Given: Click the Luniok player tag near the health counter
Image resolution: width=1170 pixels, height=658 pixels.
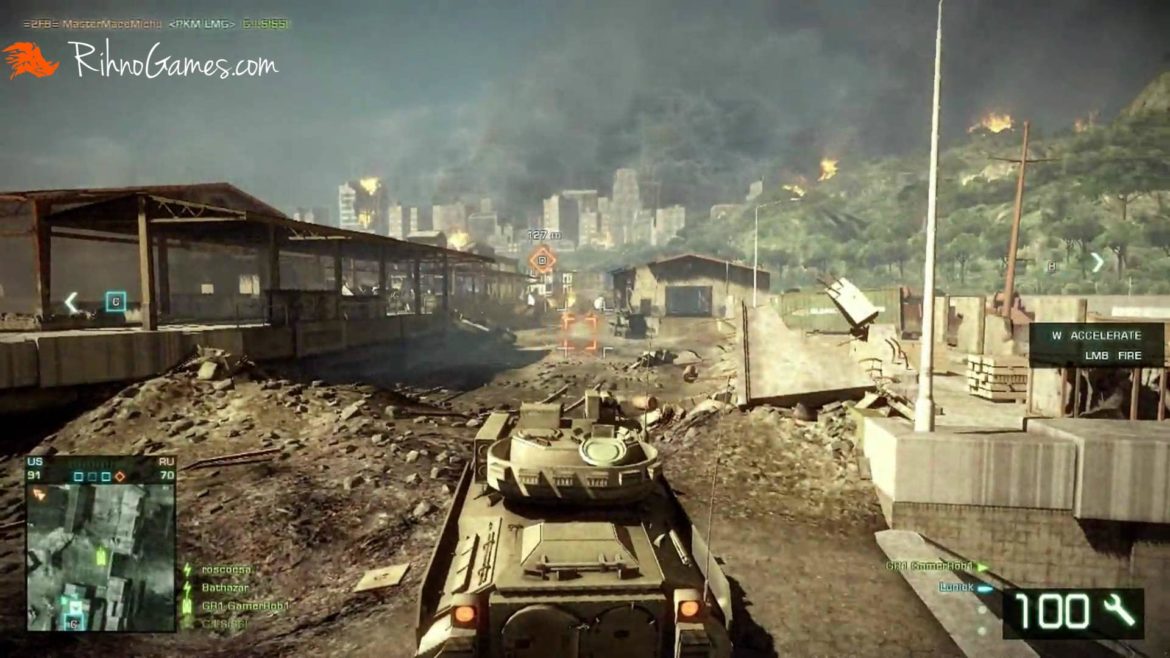Looking at the screenshot, I should [x=956, y=587].
